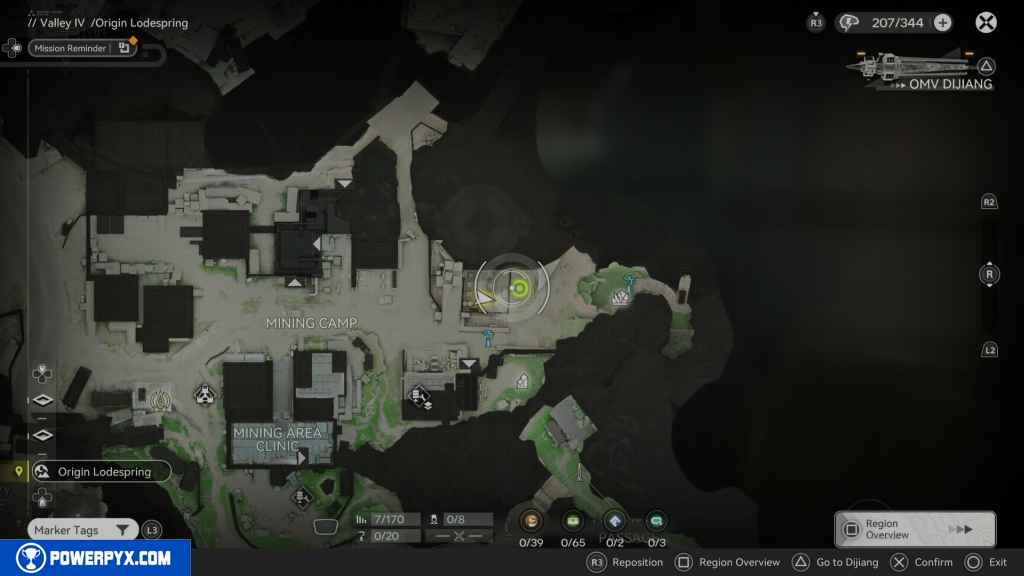Click the facility marker left of the clinic
Screen dimensions: 1024x576
(x=205, y=395)
